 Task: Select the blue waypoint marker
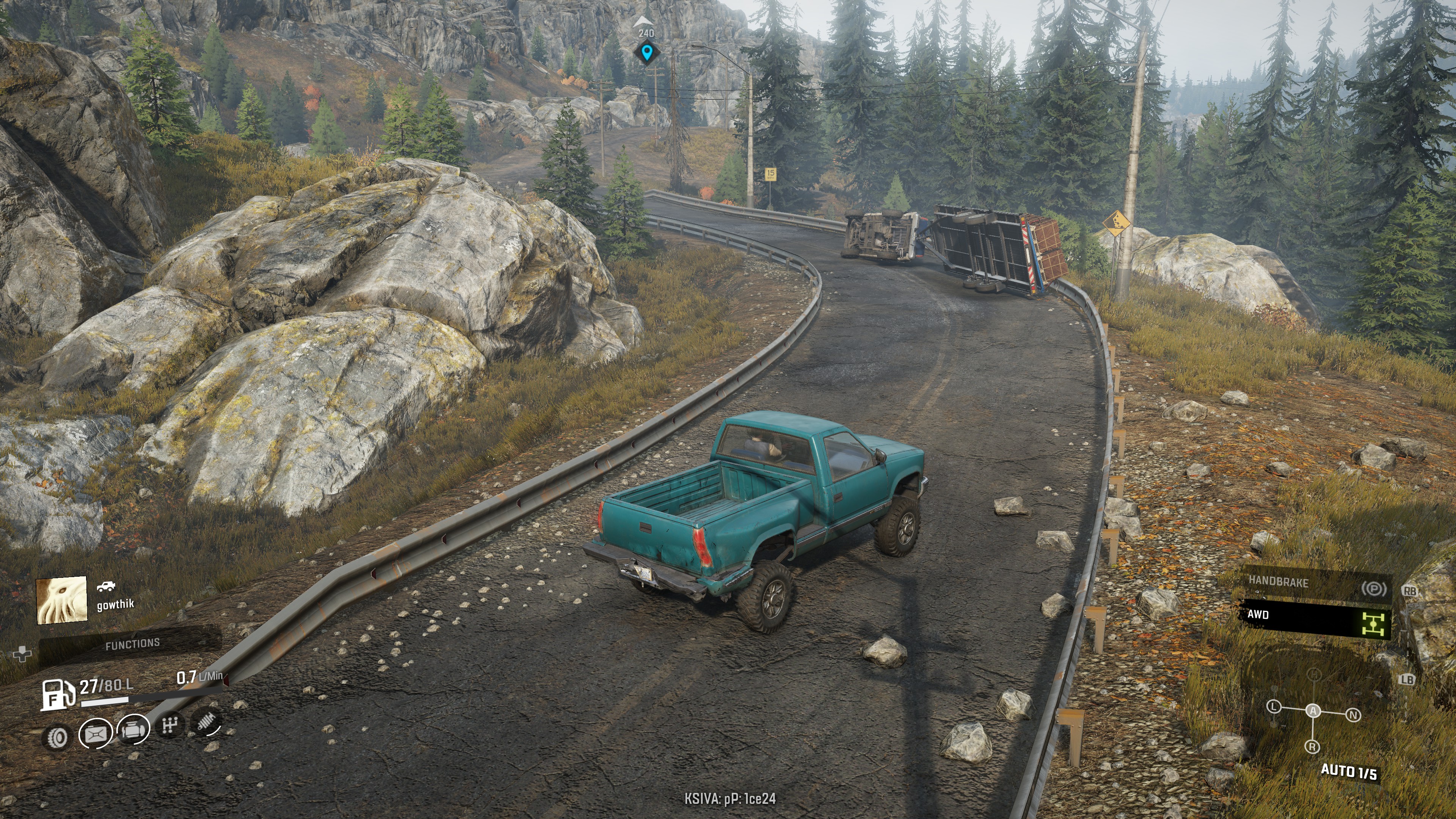(646, 53)
